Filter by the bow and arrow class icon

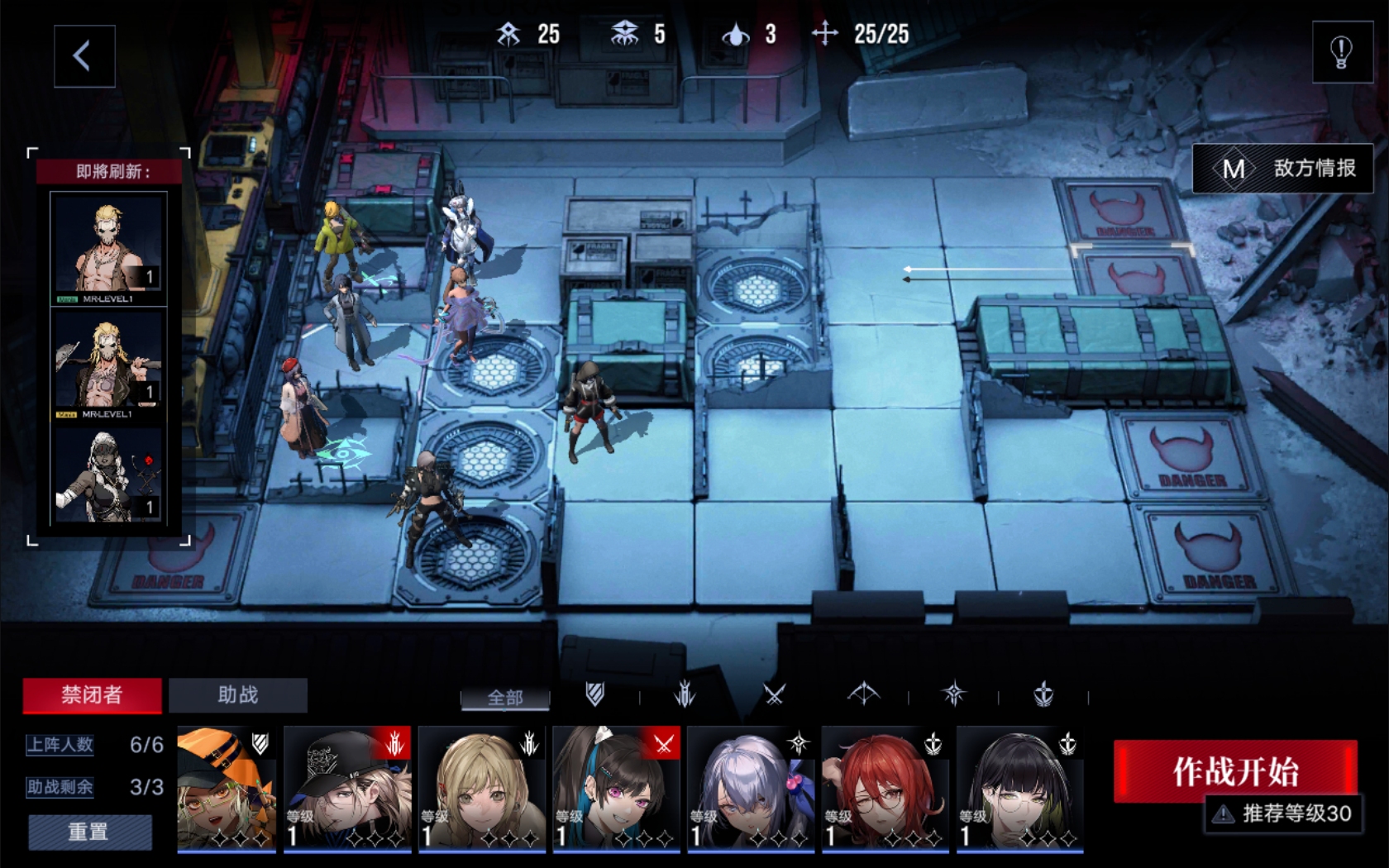tap(863, 694)
